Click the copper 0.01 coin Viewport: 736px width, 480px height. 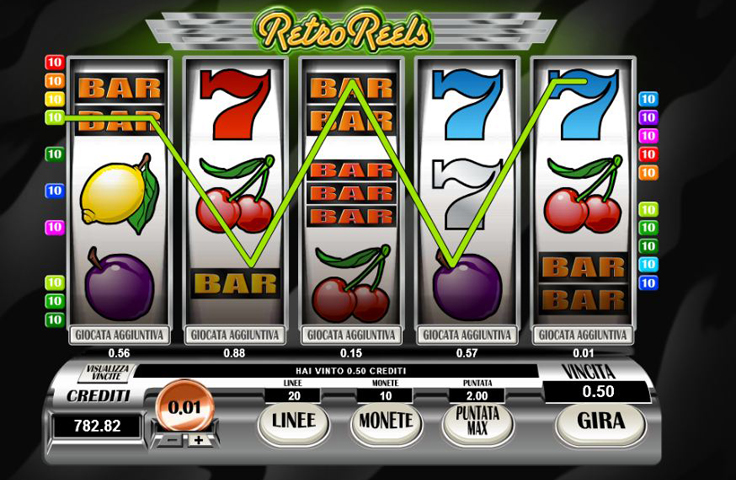point(185,406)
